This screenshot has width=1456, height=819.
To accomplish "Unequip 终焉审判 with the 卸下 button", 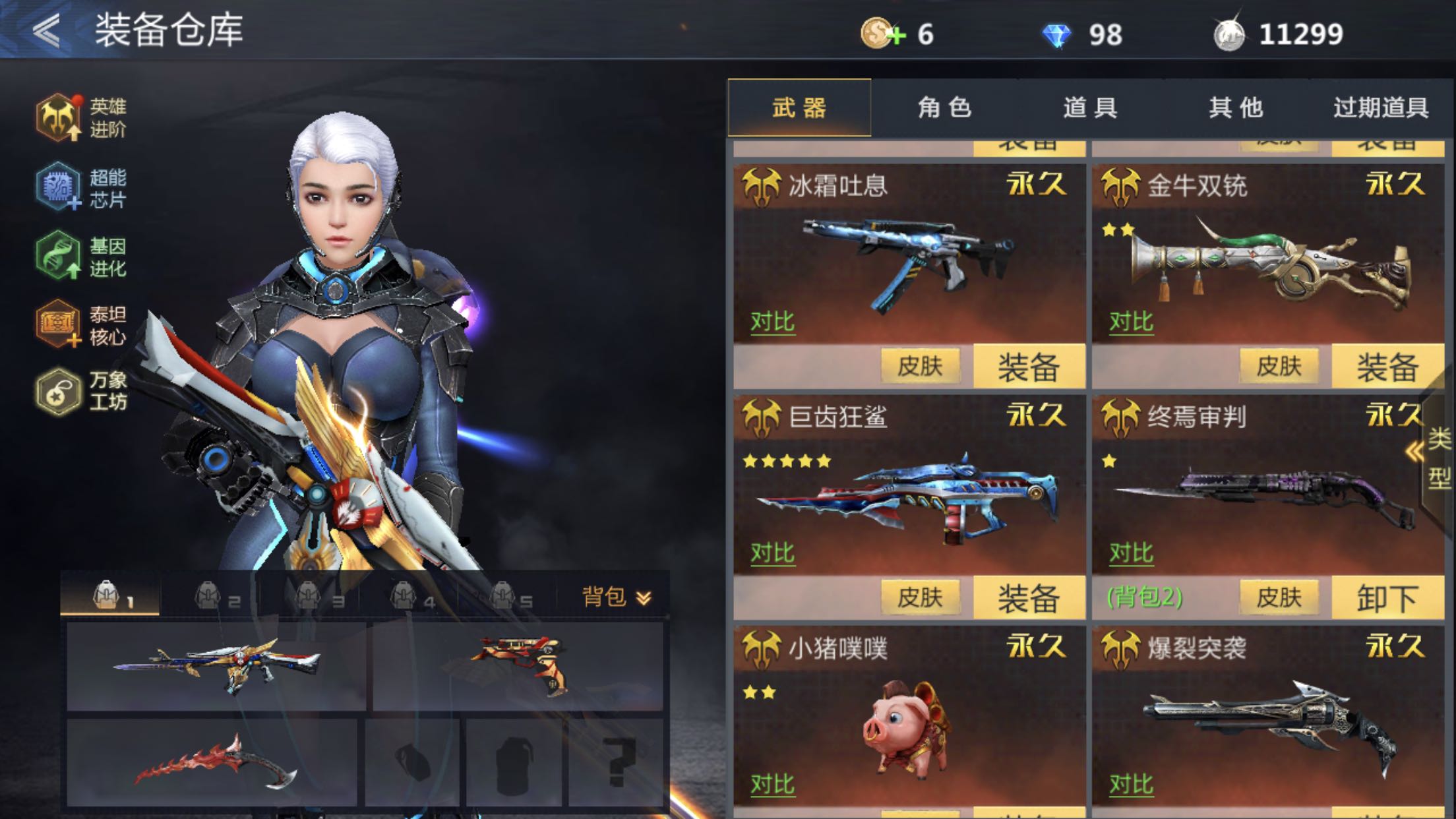I will 1387,598.
